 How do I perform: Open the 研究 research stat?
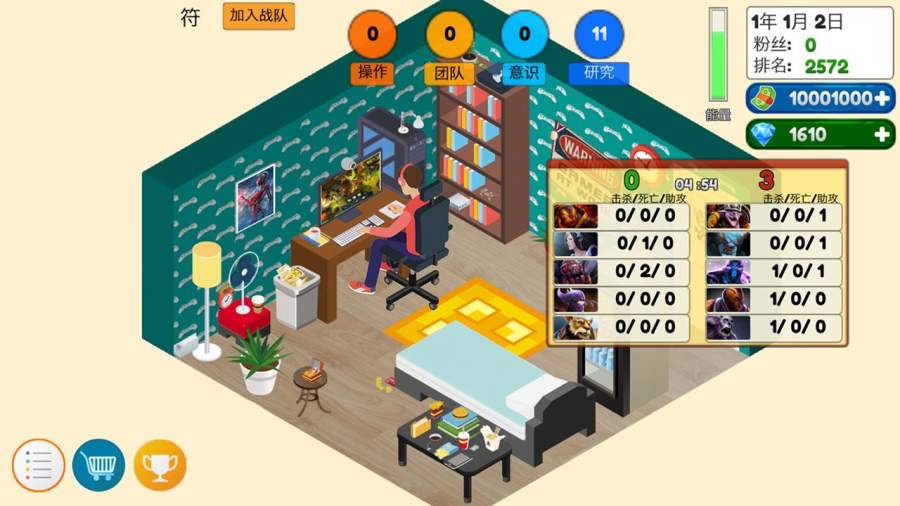point(599,36)
